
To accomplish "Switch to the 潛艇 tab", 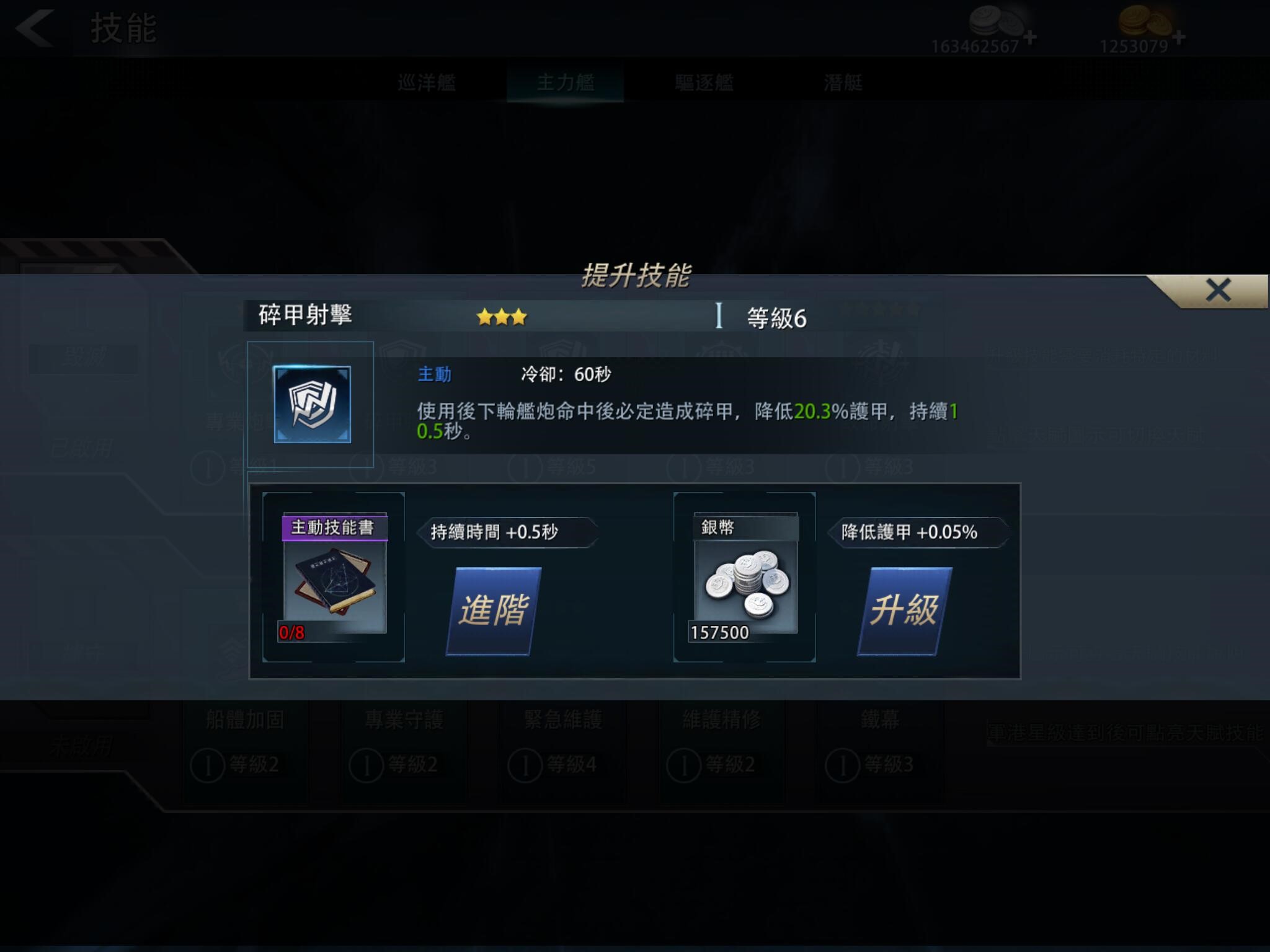I will (843, 82).
